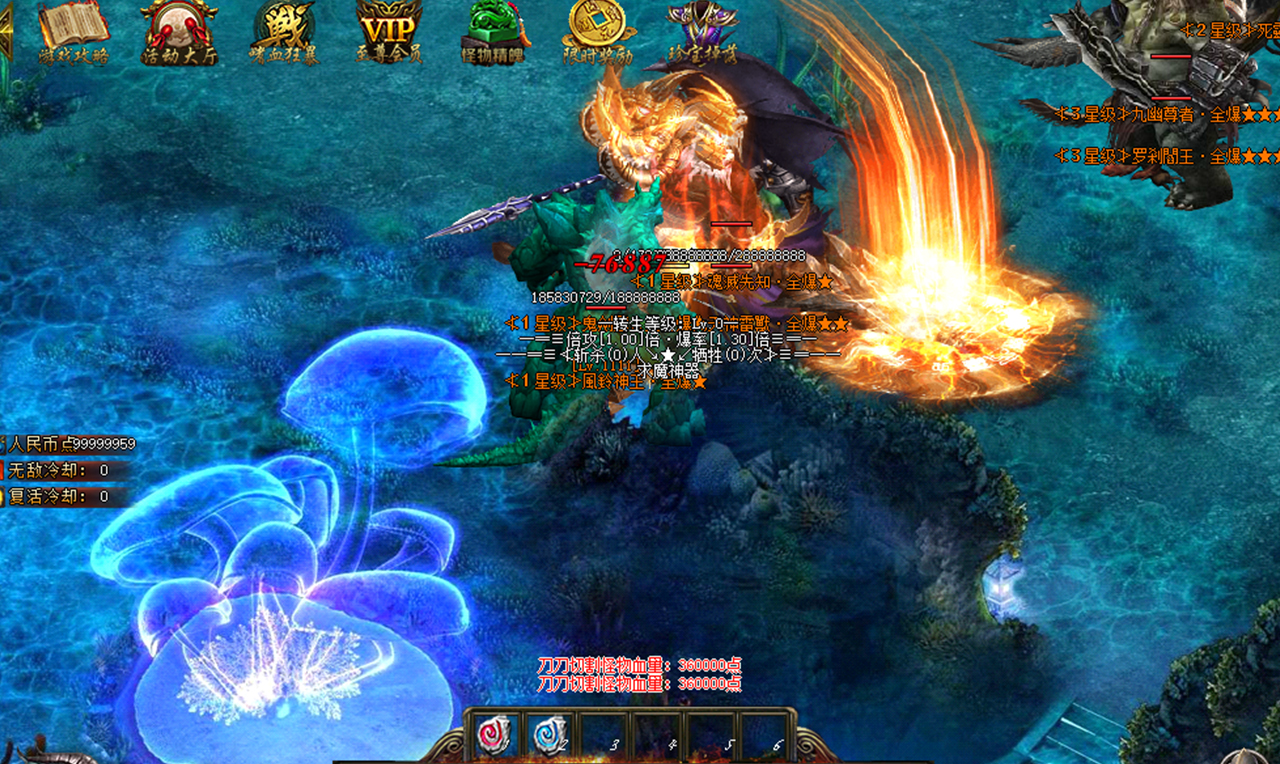Open the 怪物精魄 jade seal menu
The width and height of the screenshot is (1280, 764).
(496, 30)
